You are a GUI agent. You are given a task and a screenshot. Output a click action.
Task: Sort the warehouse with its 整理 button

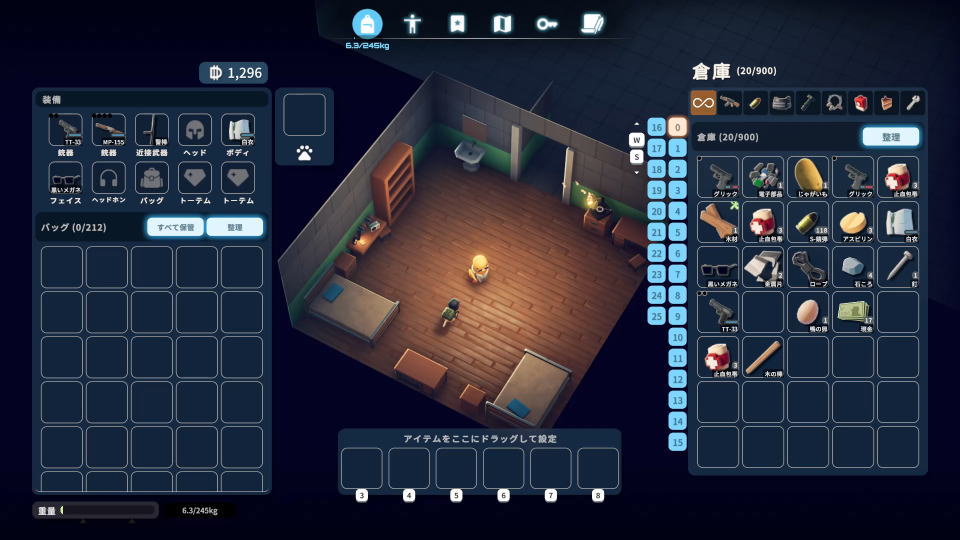coord(890,137)
